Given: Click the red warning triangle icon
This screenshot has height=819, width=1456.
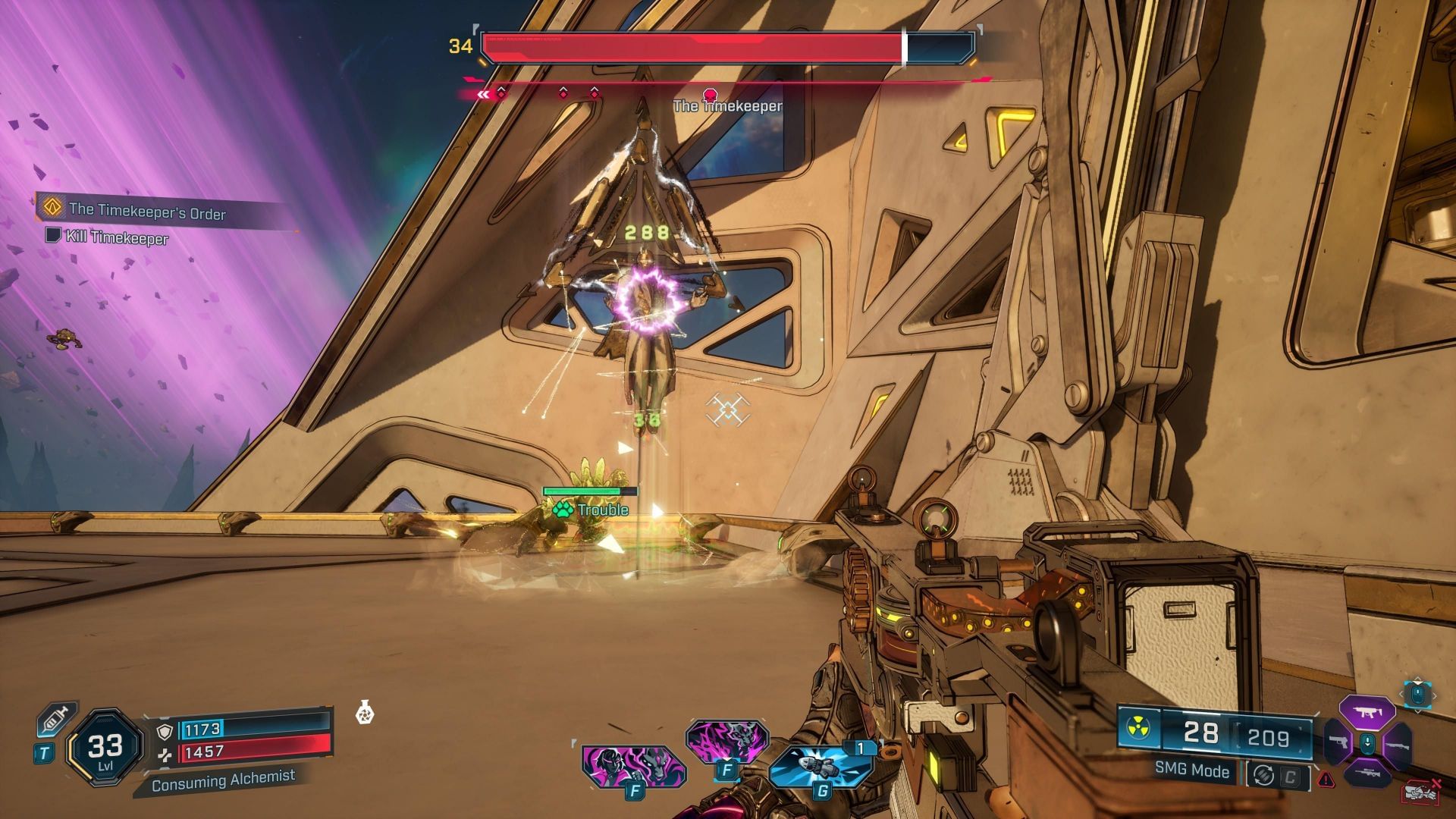Looking at the screenshot, I should click(1326, 779).
